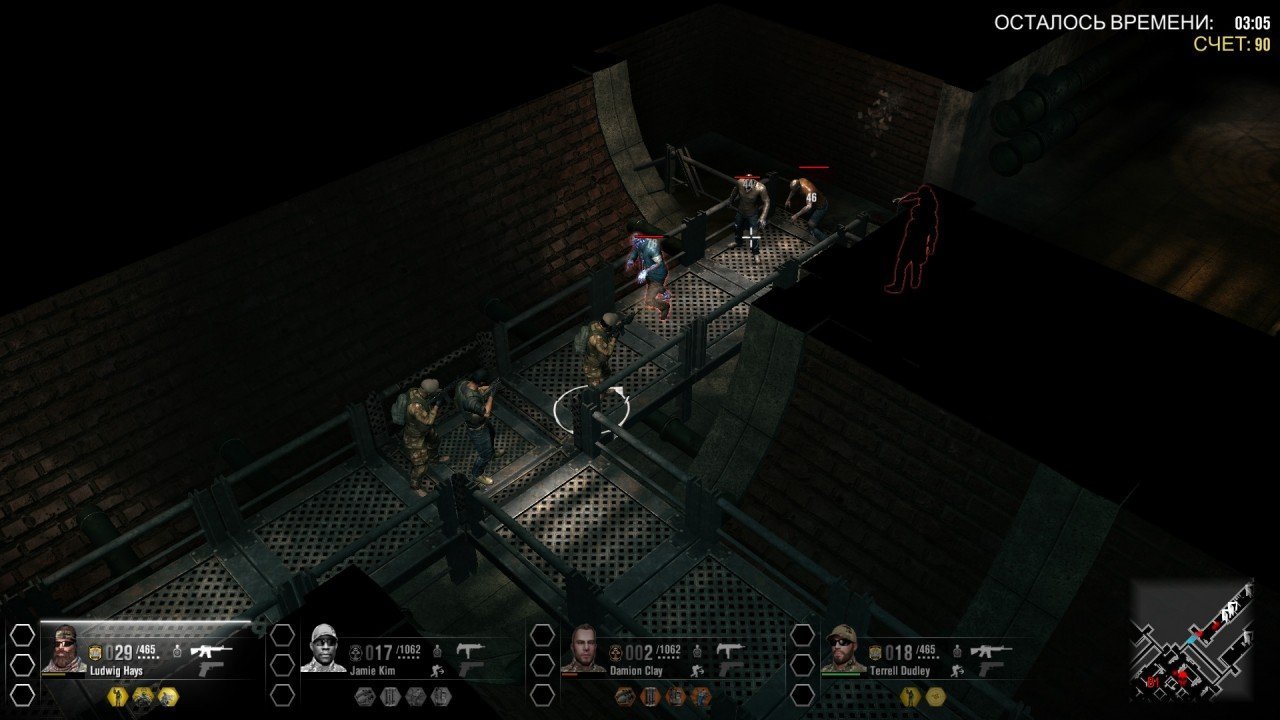Click Ludwig Hays' grenade icon

pyautogui.click(x=177, y=651)
